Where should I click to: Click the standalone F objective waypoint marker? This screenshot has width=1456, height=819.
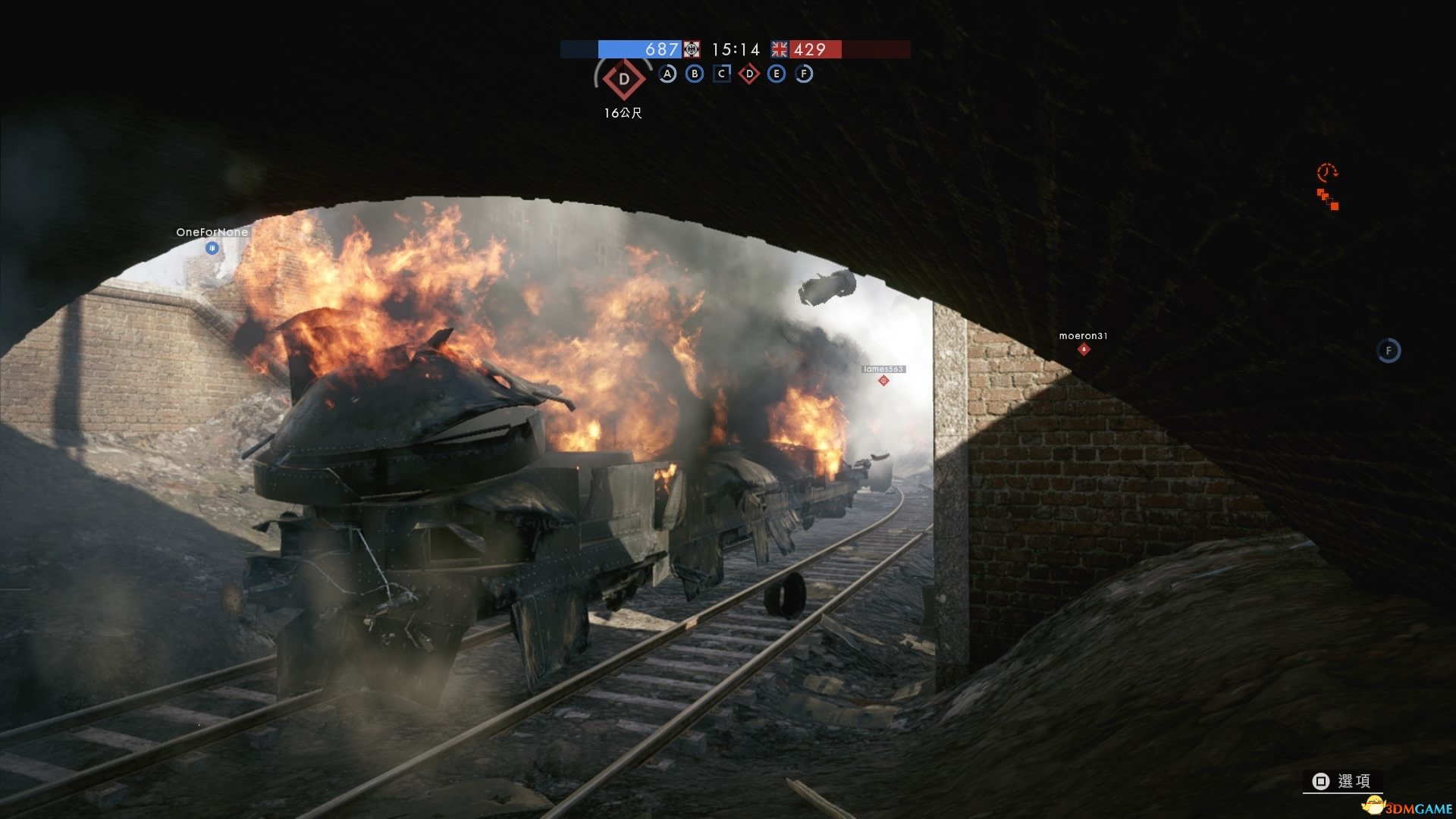click(1389, 350)
